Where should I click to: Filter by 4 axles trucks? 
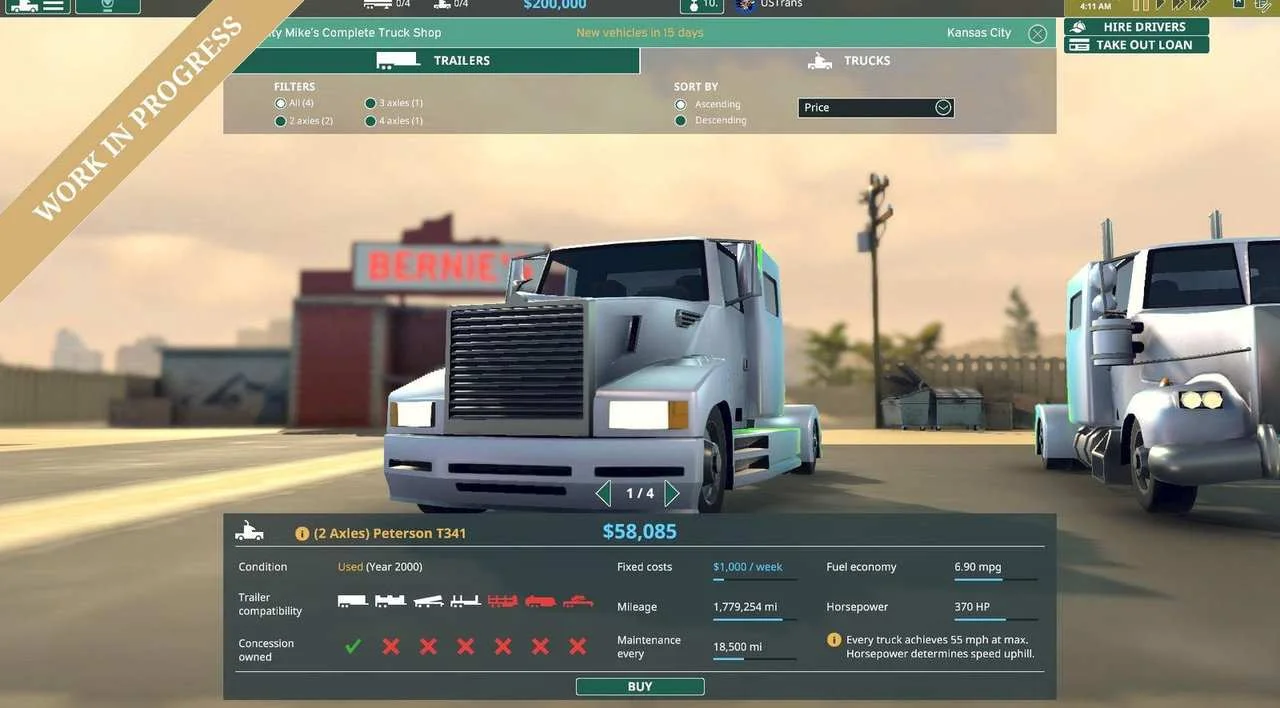[x=371, y=121]
